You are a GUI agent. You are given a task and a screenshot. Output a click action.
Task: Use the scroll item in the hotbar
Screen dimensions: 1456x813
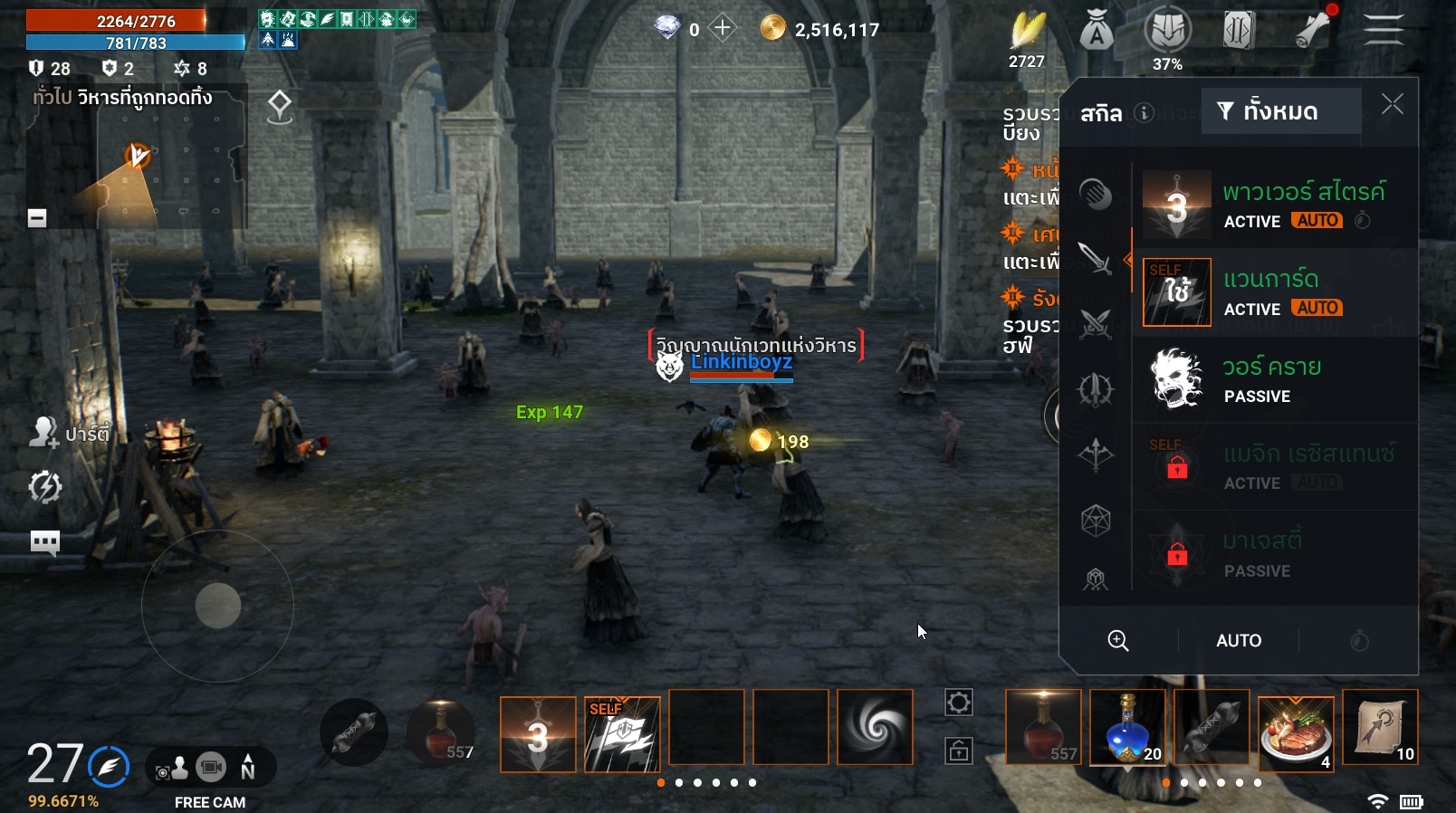click(1380, 728)
